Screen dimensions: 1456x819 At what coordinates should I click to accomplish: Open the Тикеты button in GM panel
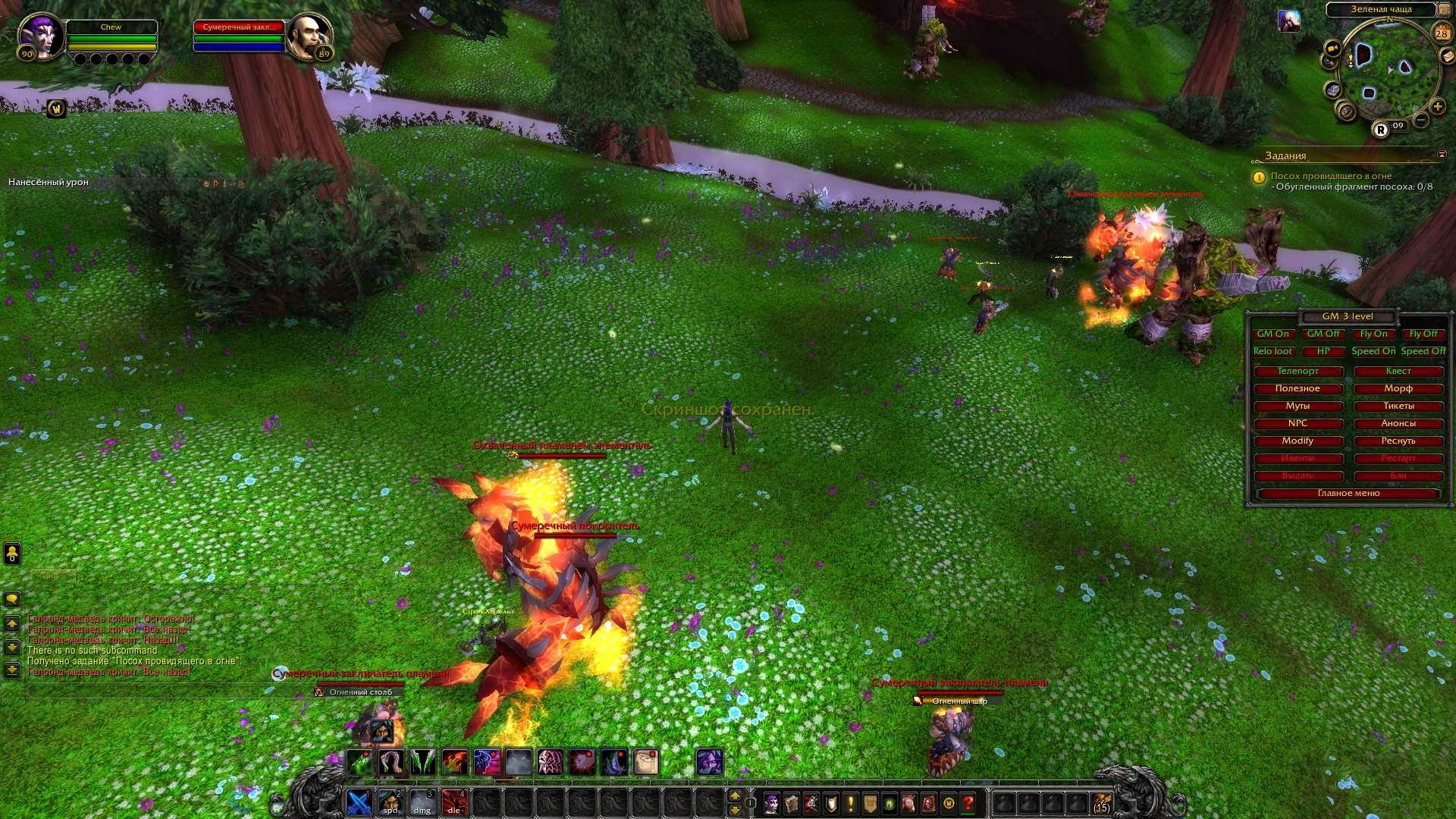[x=1398, y=406]
